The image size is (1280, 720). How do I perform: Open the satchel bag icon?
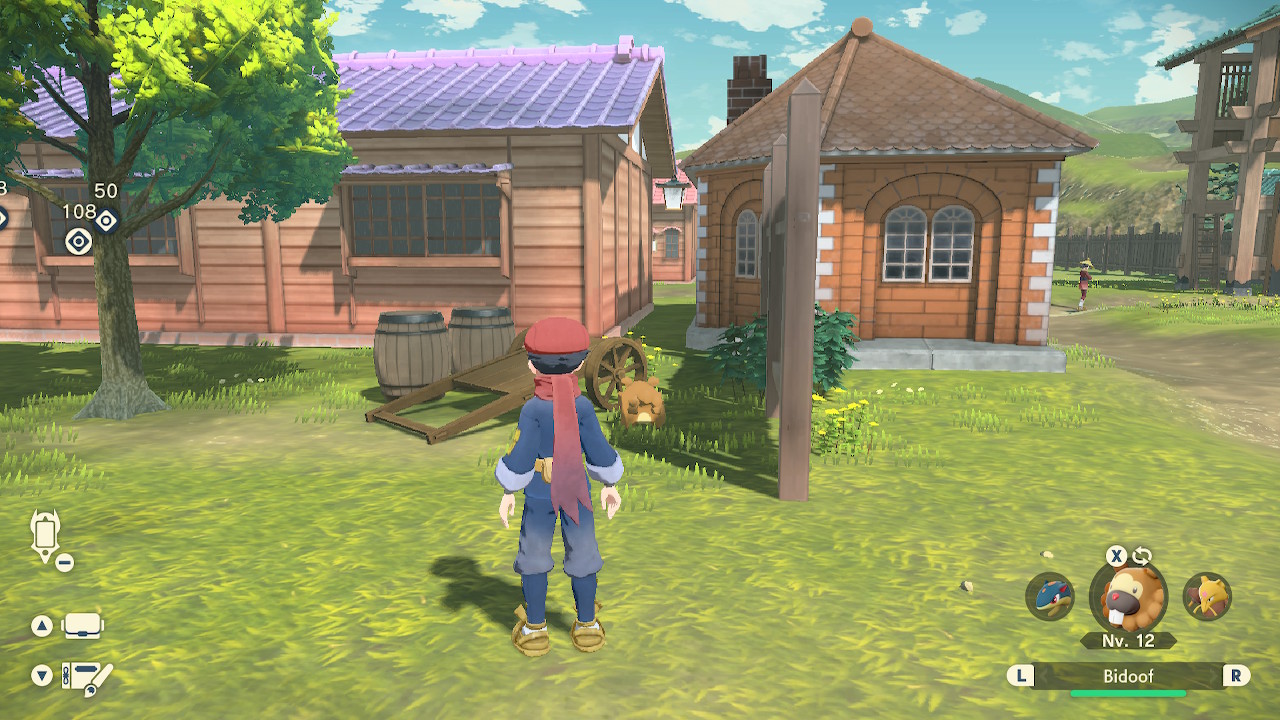click(x=83, y=627)
